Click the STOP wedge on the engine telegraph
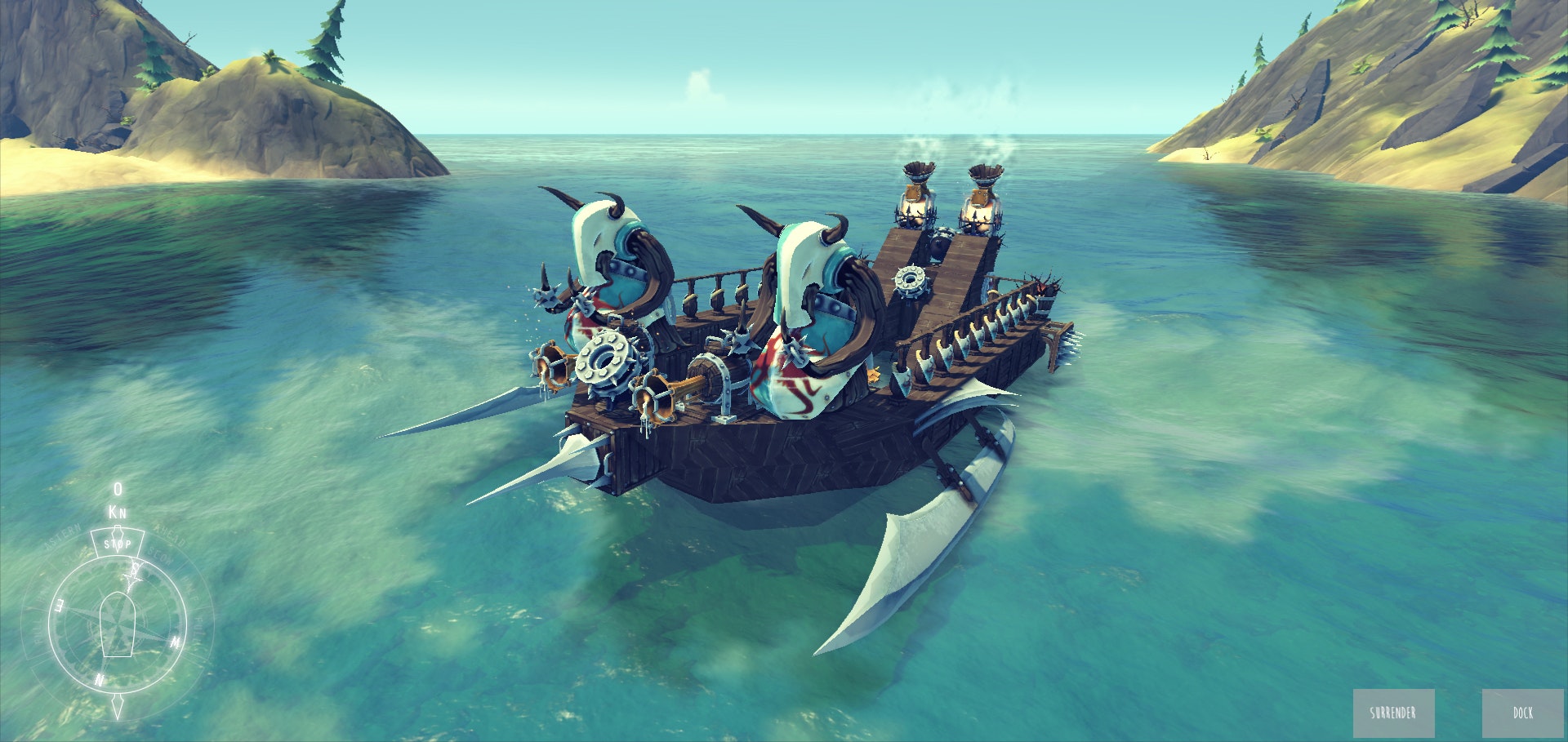The width and height of the screenshot is (1568, 742). click(118, 543)
